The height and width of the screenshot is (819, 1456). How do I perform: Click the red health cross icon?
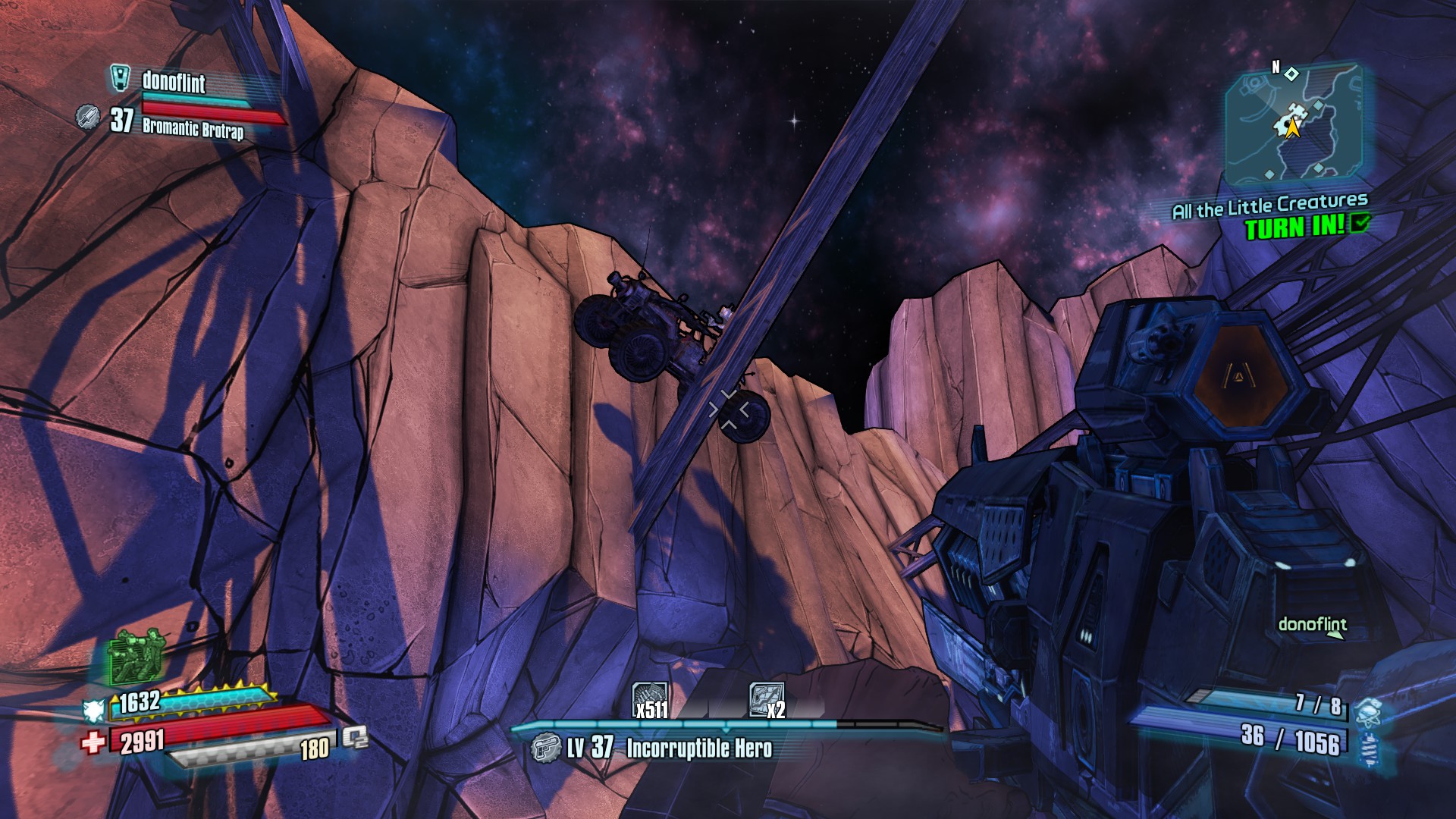[93, 741]
